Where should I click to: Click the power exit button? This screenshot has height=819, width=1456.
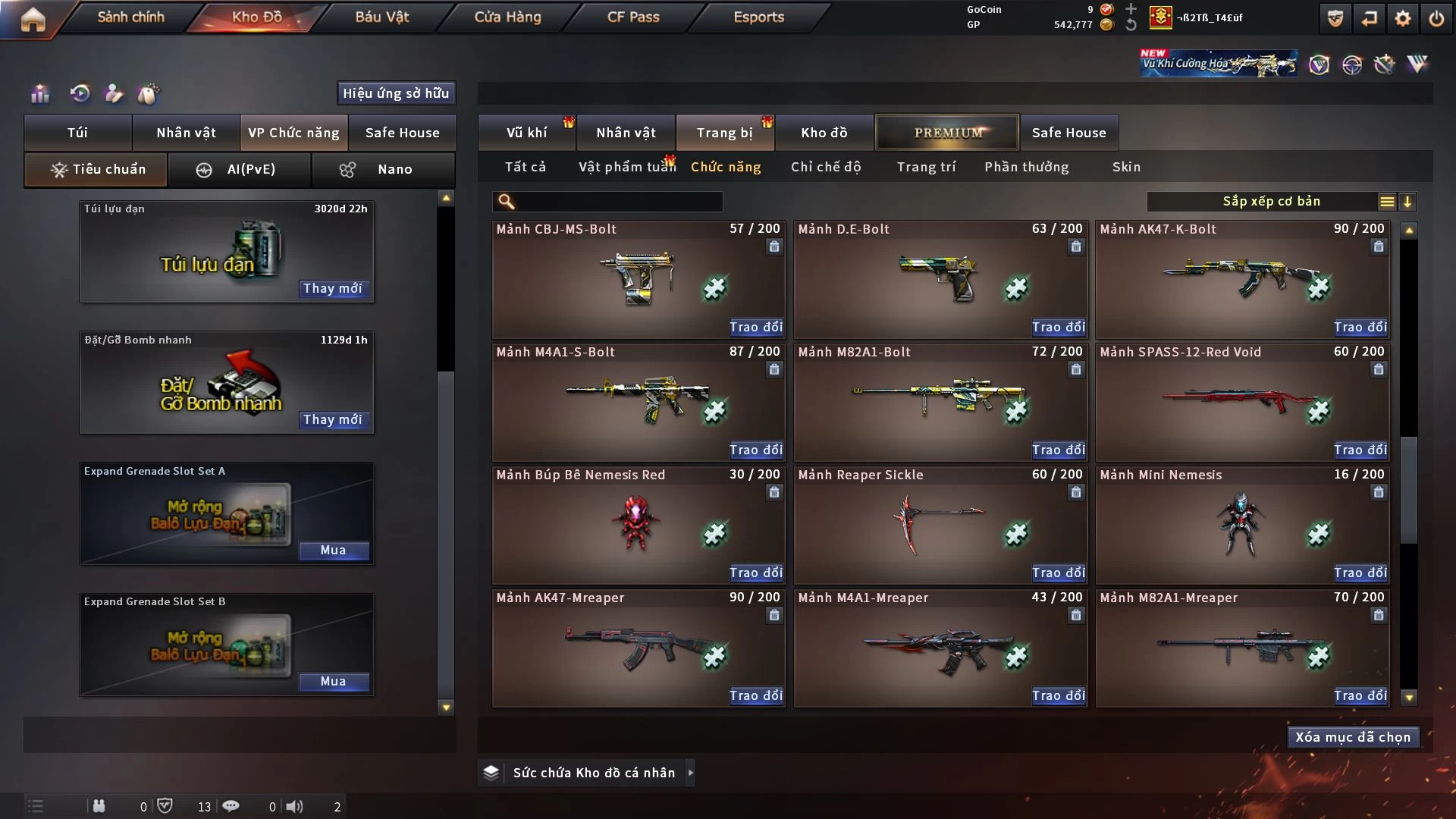[x=1436, y=18]
